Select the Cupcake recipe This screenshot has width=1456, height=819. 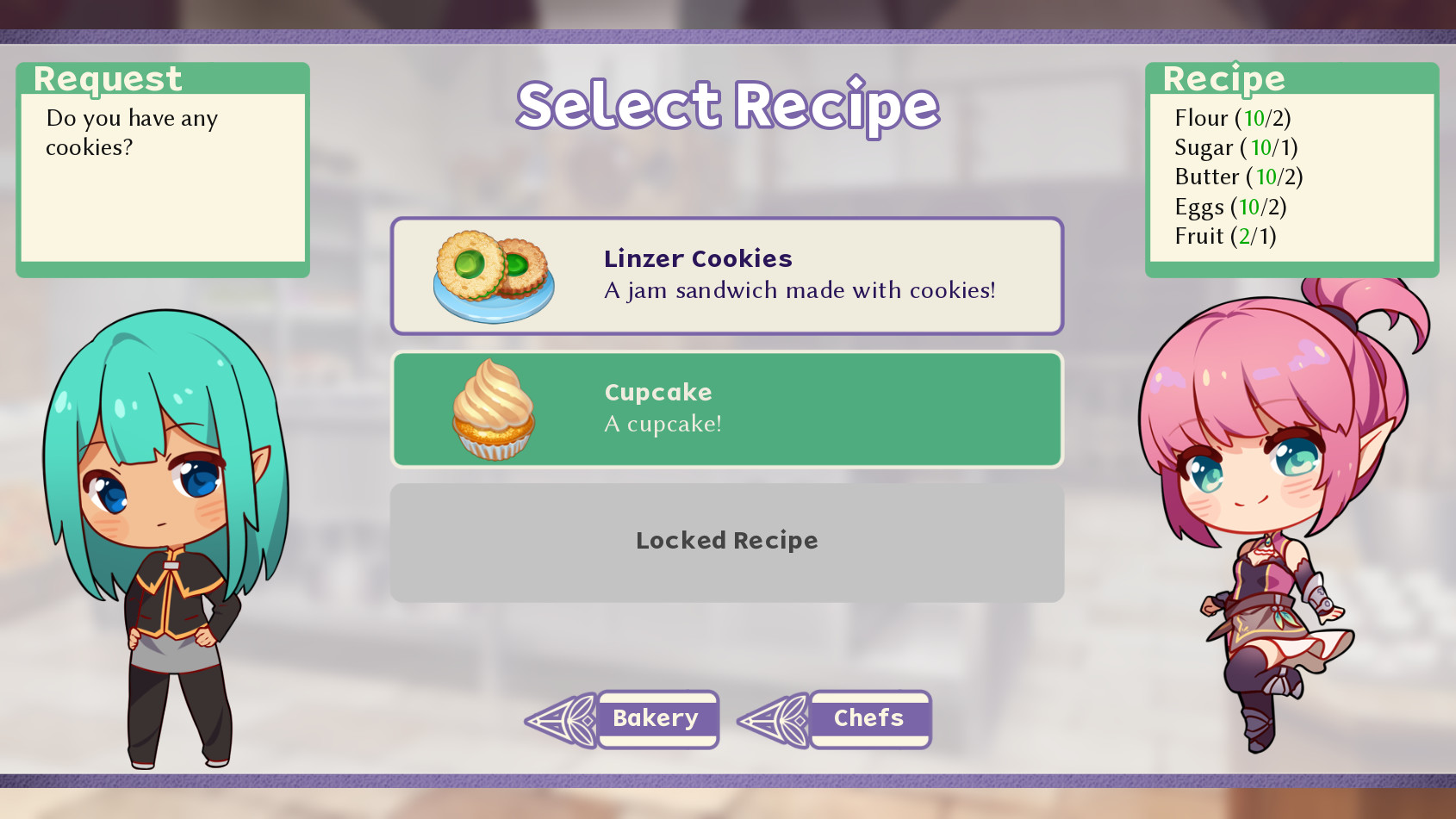(x=728, y=409)
